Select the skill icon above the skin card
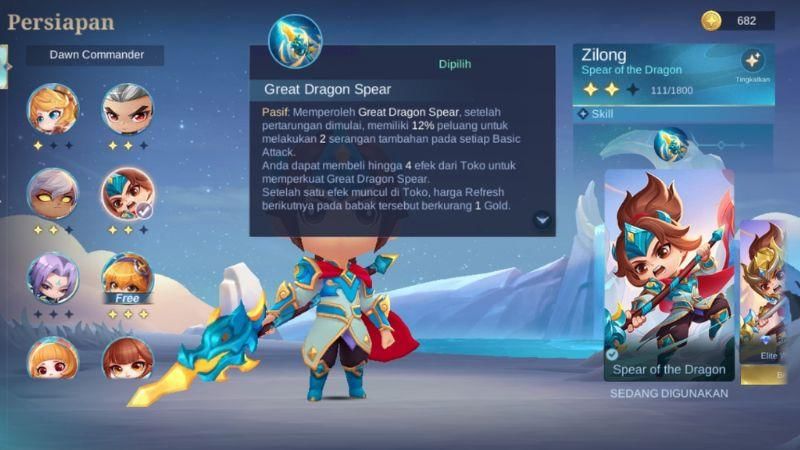The width and height of the screenshot is (800, 450). 671,146
